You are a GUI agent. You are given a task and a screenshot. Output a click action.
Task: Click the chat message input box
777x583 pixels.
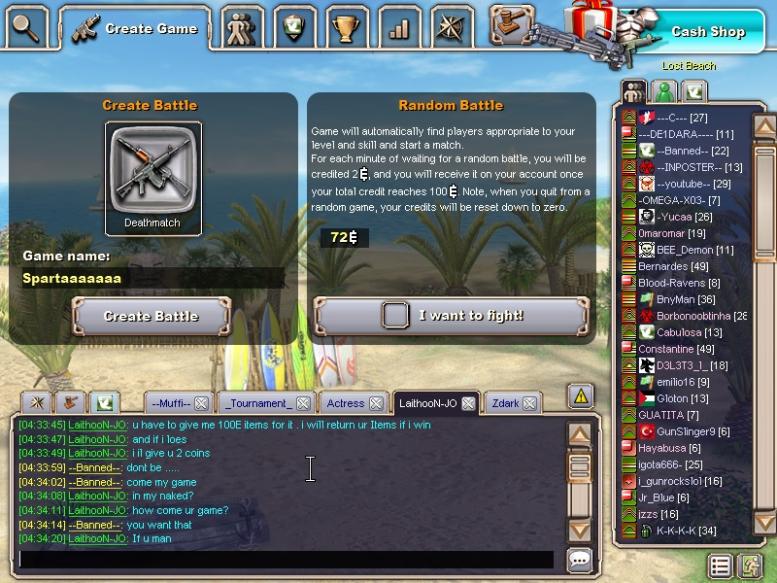click(x=285, y=559)
